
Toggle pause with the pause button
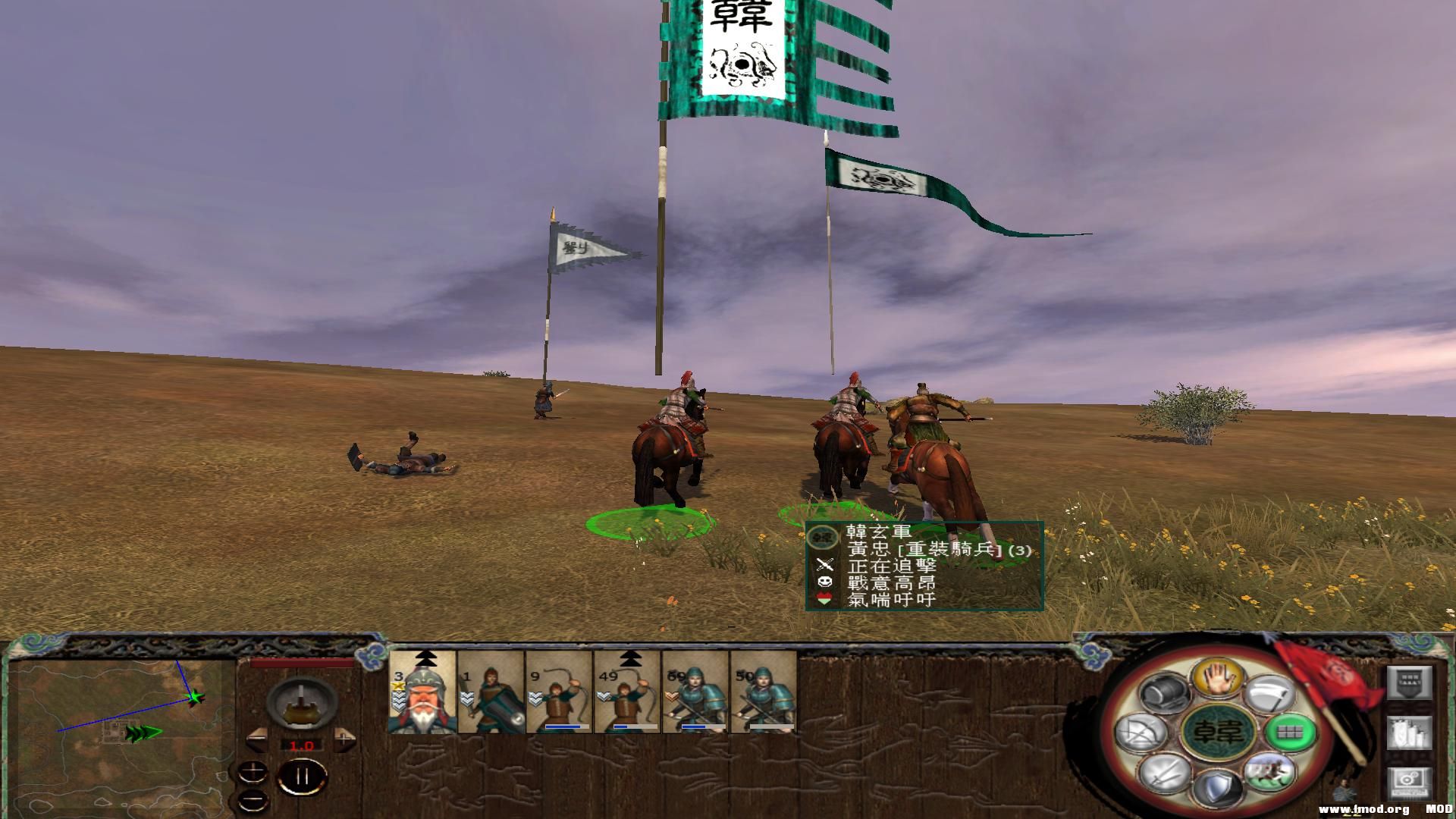(x=303, y=775)
